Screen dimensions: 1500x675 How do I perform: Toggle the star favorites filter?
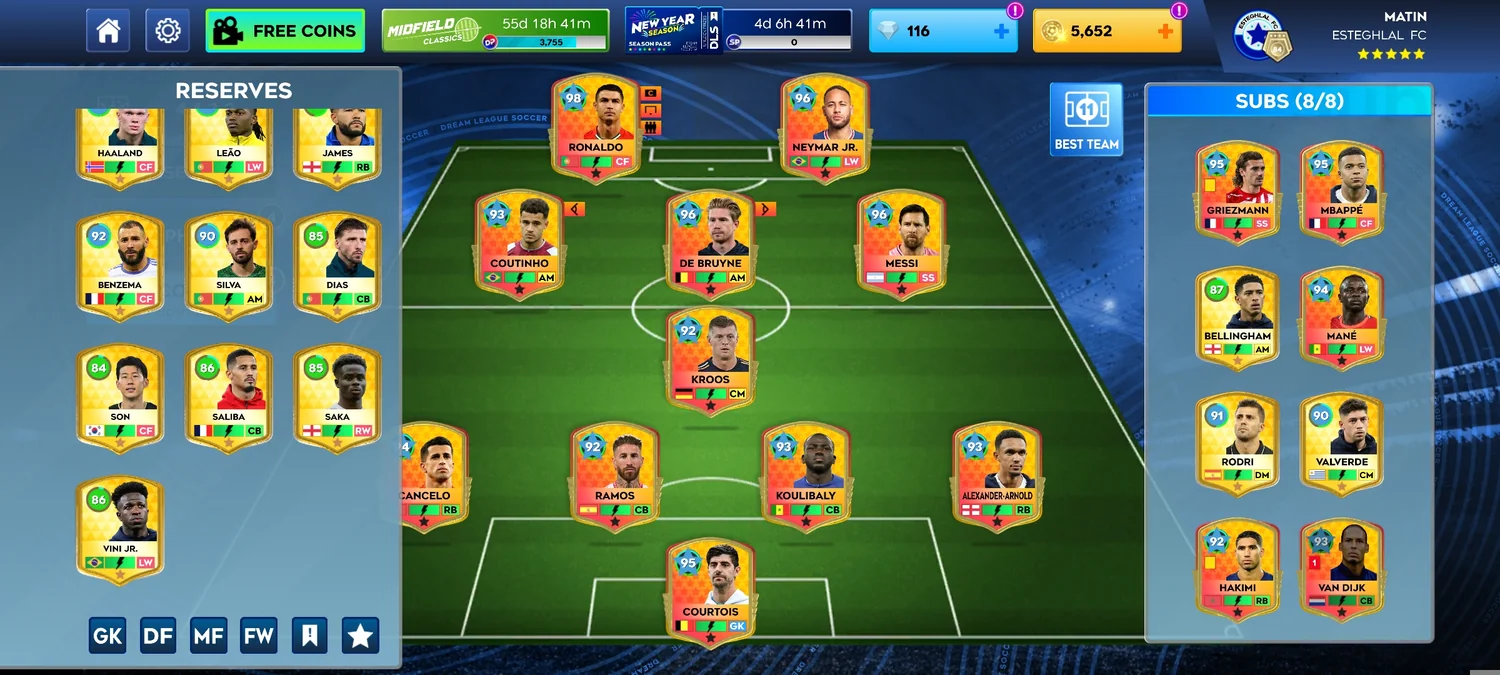tap(360, 636)
